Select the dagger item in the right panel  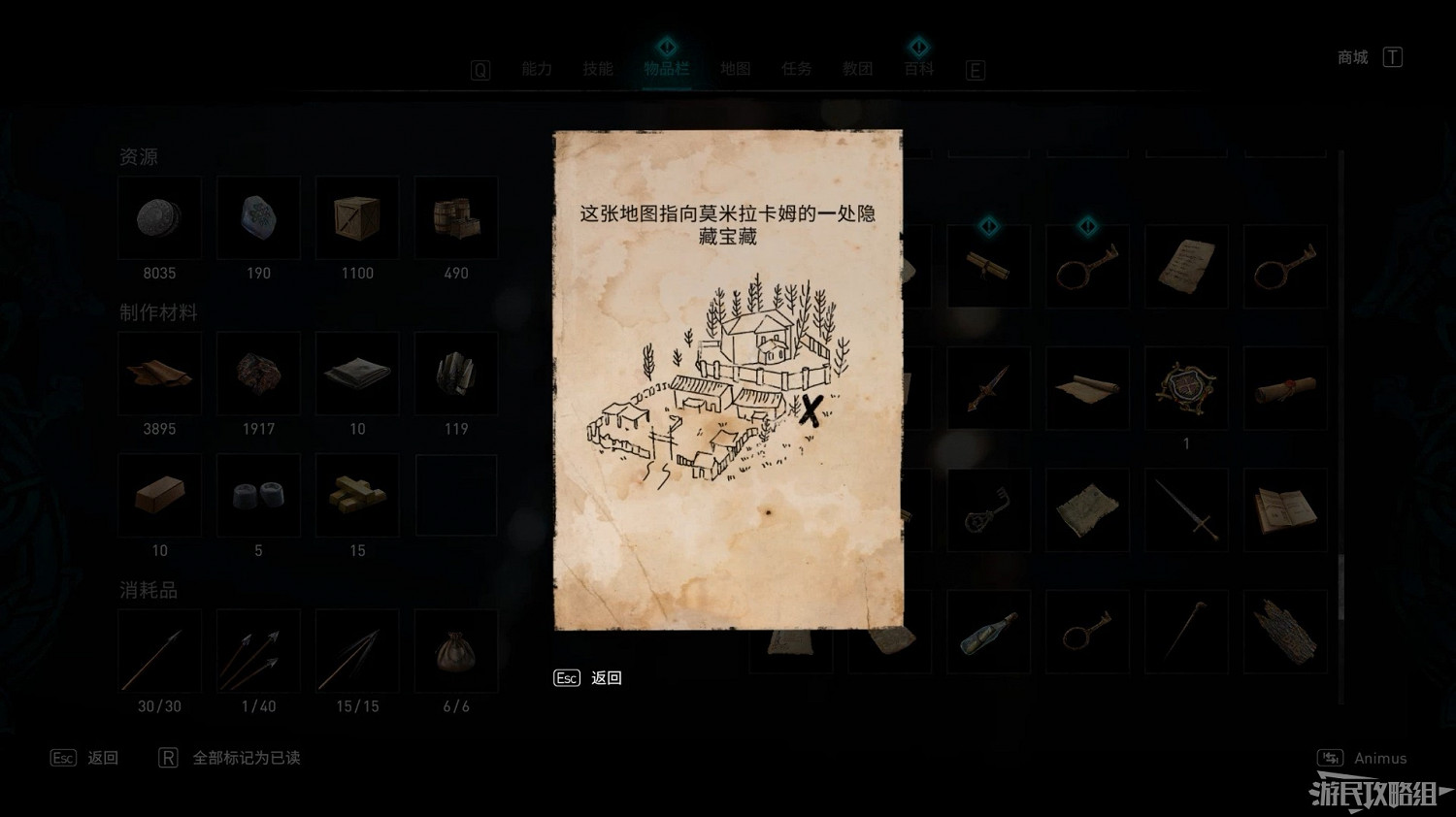pyautogui.click(x=989, y=388)
